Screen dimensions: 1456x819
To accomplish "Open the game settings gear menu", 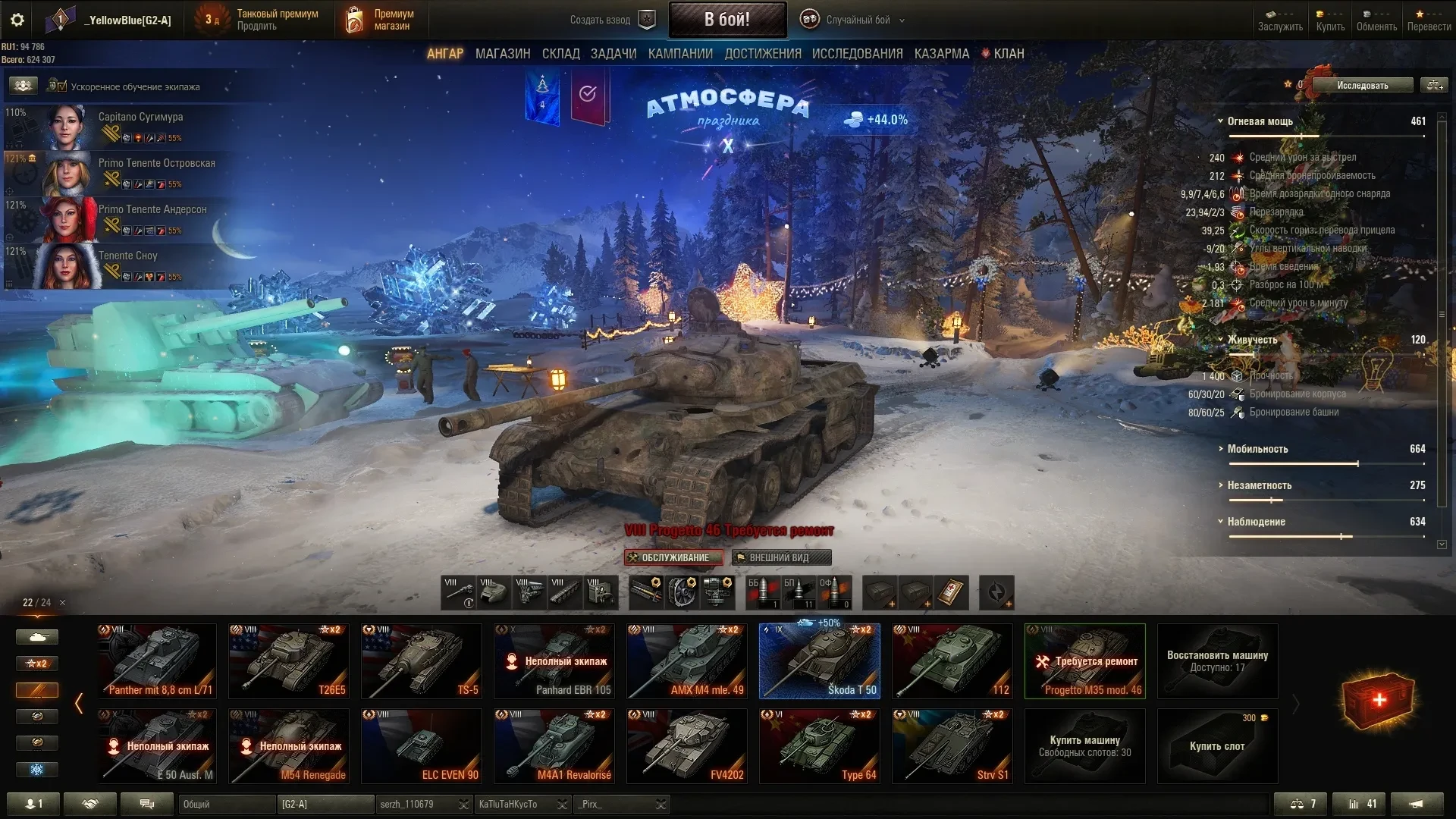I will [17, 20].
